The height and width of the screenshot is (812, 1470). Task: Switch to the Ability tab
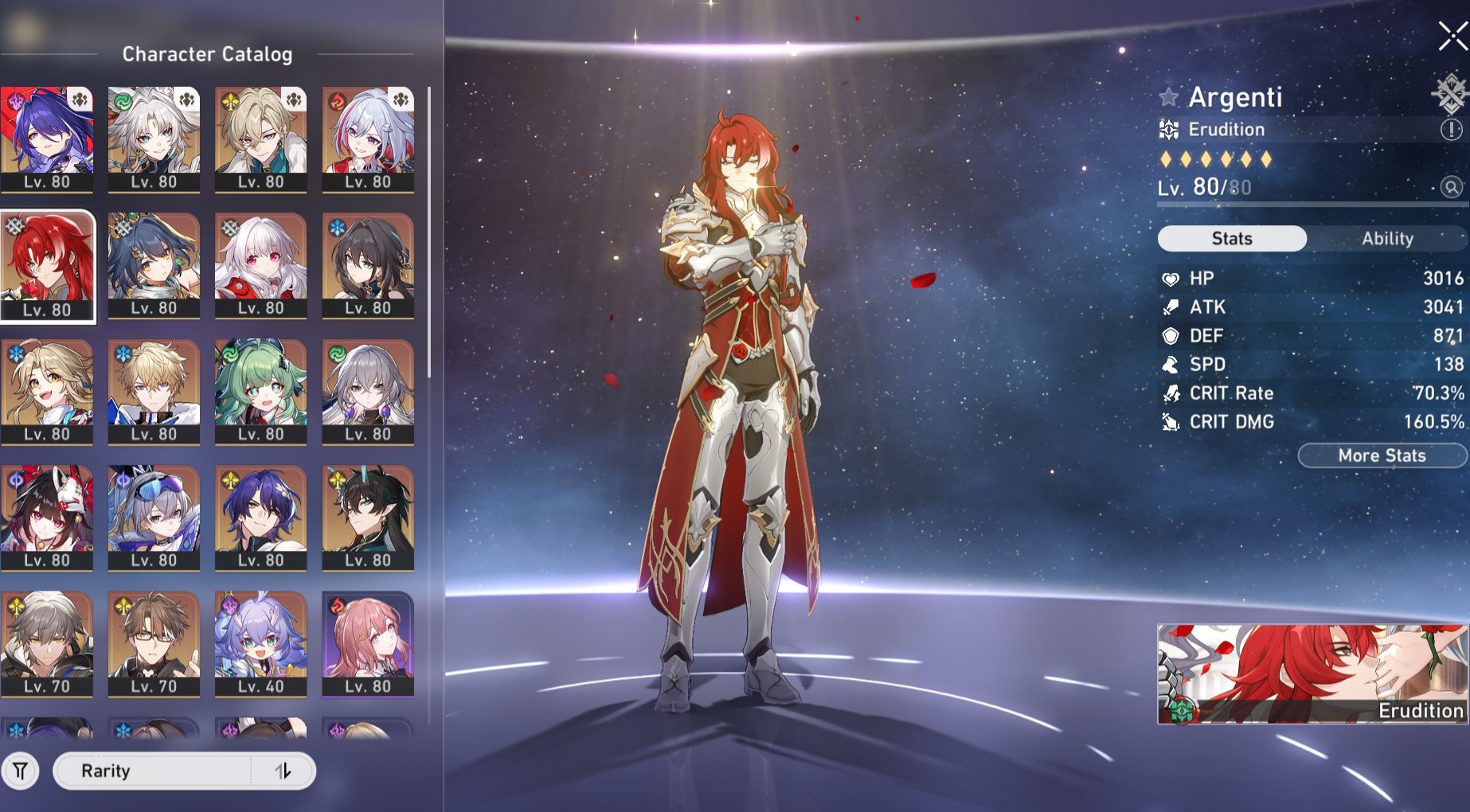[x=1387, y=238]
